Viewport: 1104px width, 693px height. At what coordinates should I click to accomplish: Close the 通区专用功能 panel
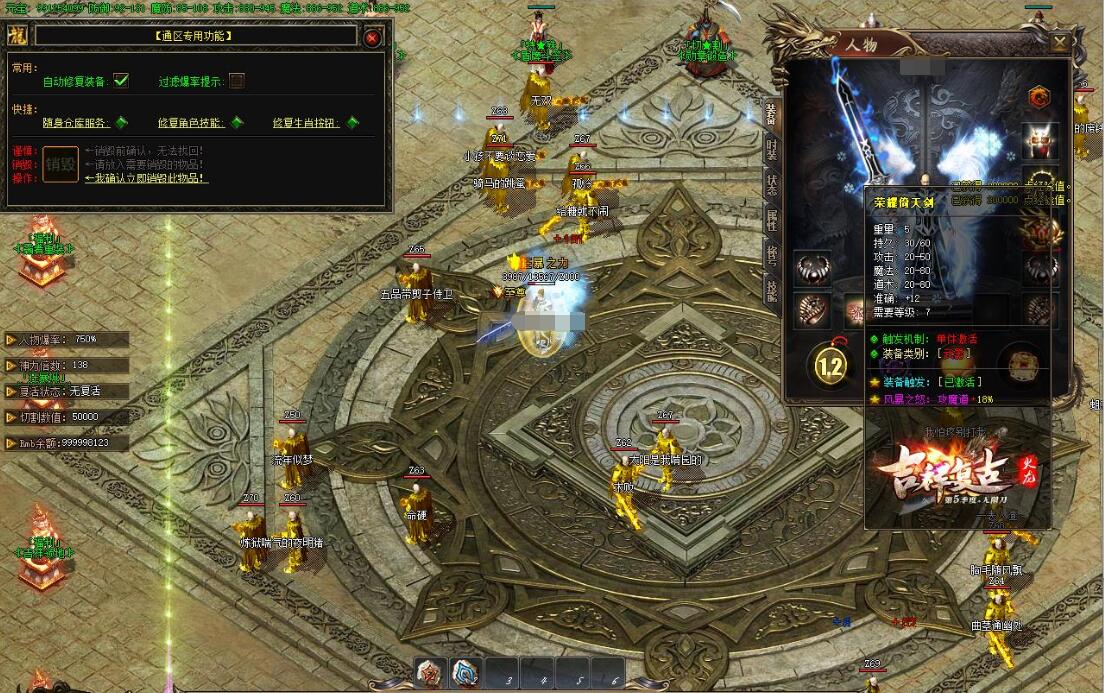(372, 37)
